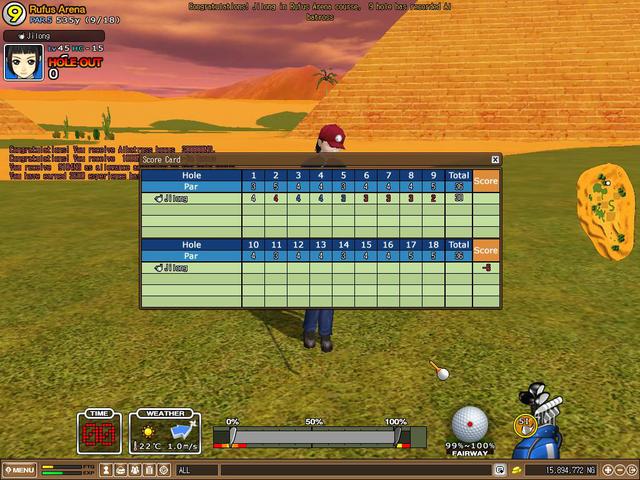Click Jilong's character portrait
This screenshot has height=480, width=640.
point(22,62)
